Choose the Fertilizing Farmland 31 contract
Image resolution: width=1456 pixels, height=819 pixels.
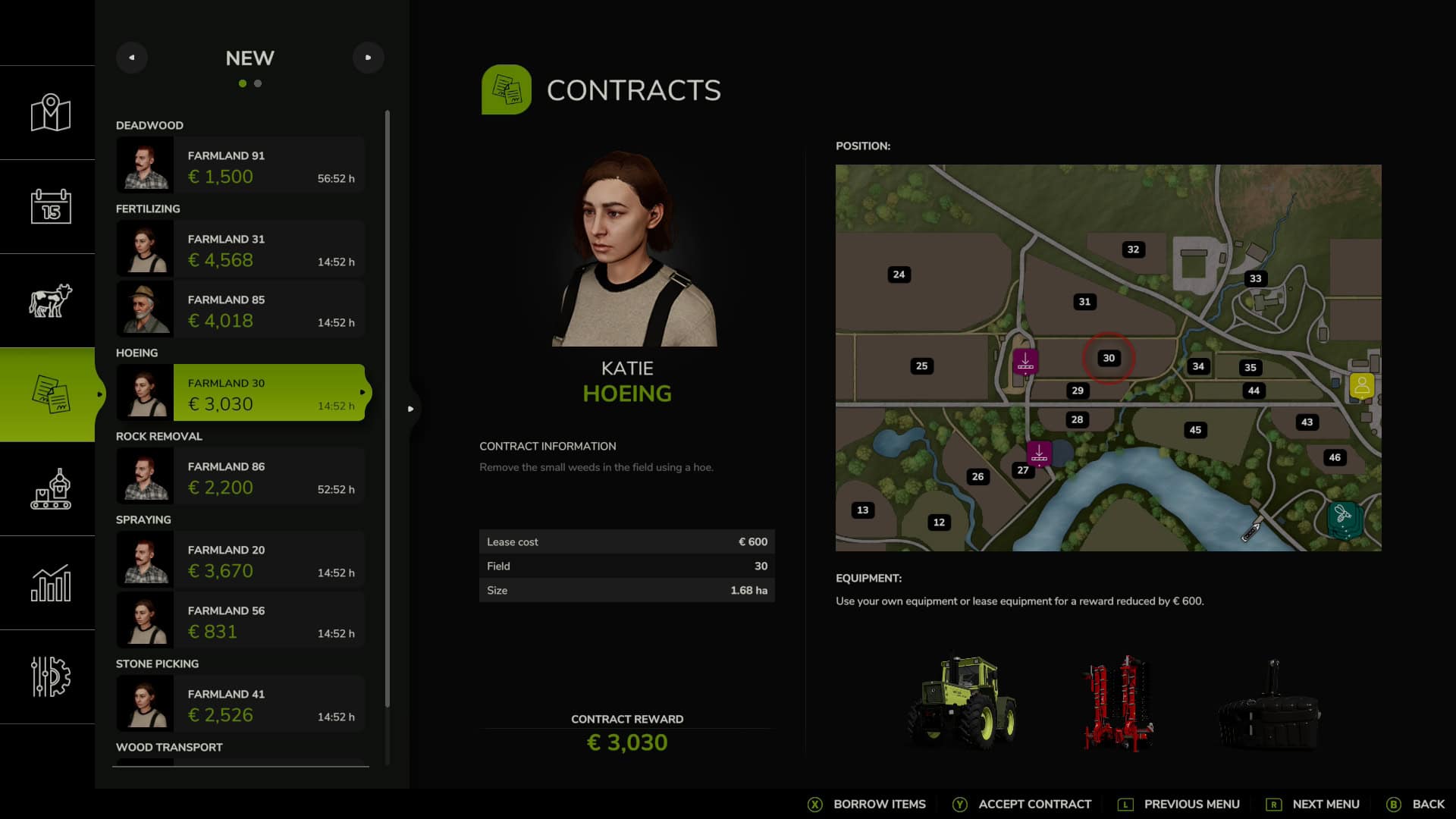click(241, 249)
